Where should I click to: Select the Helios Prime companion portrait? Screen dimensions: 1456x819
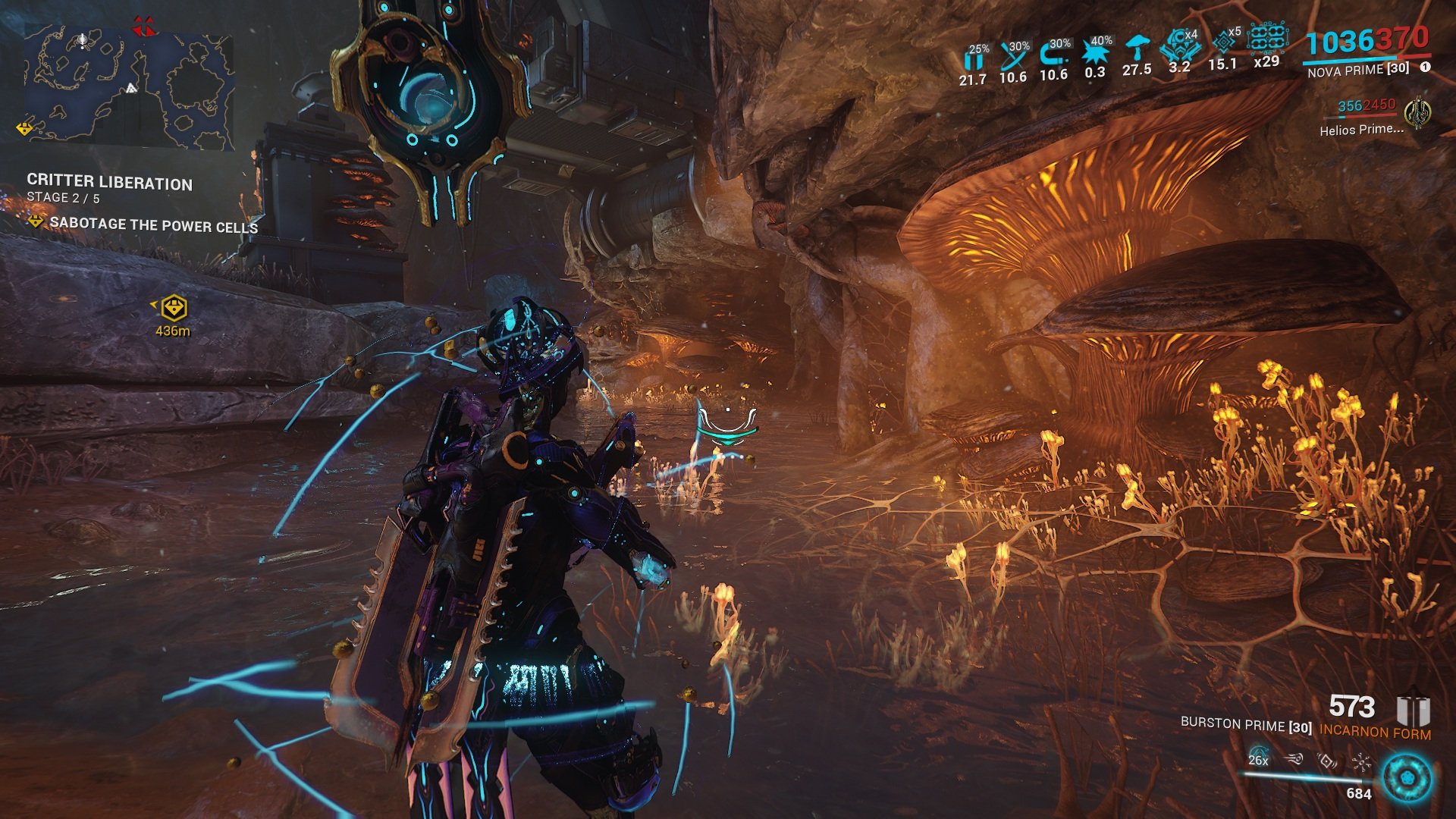tap(1416, 113)
